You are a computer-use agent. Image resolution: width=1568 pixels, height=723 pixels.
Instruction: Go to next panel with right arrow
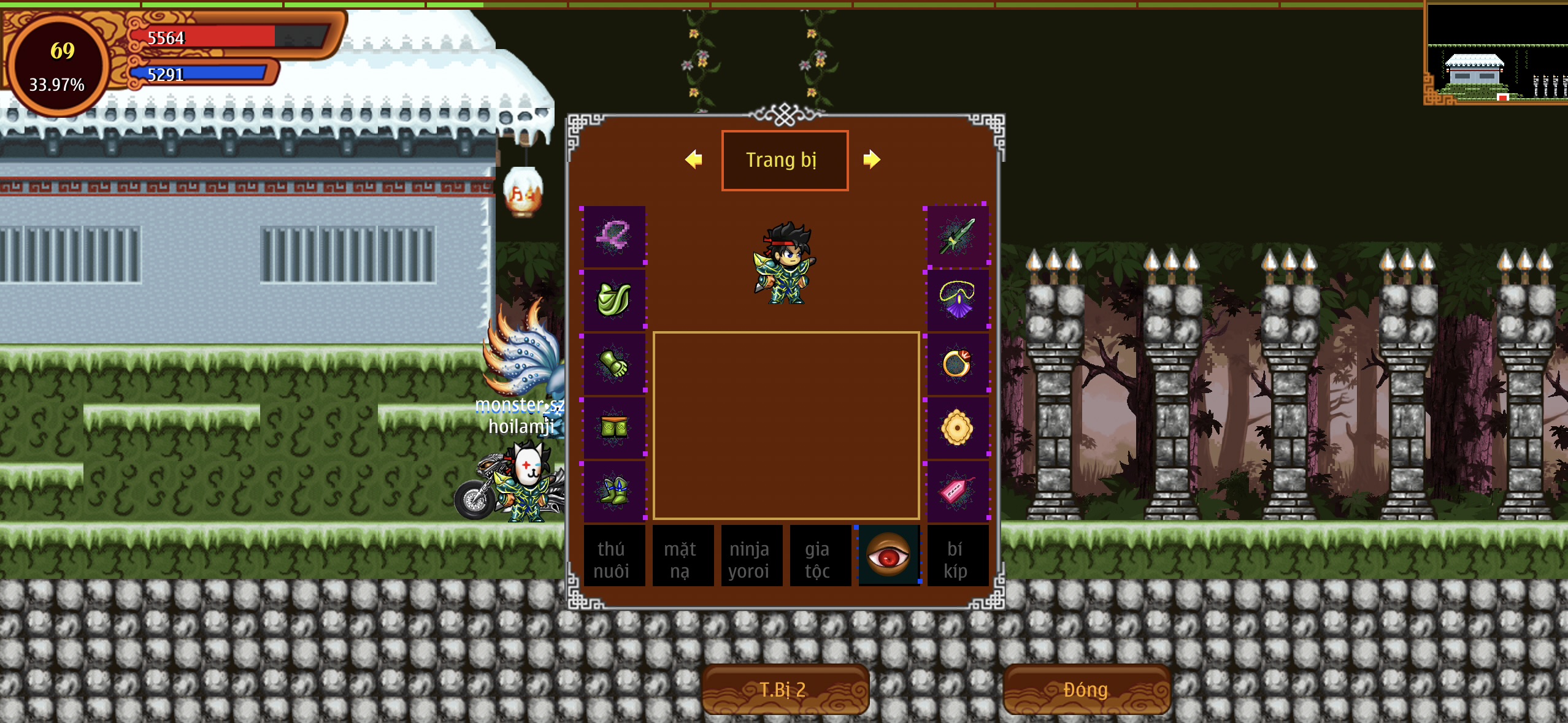click(x=872, y=159)
